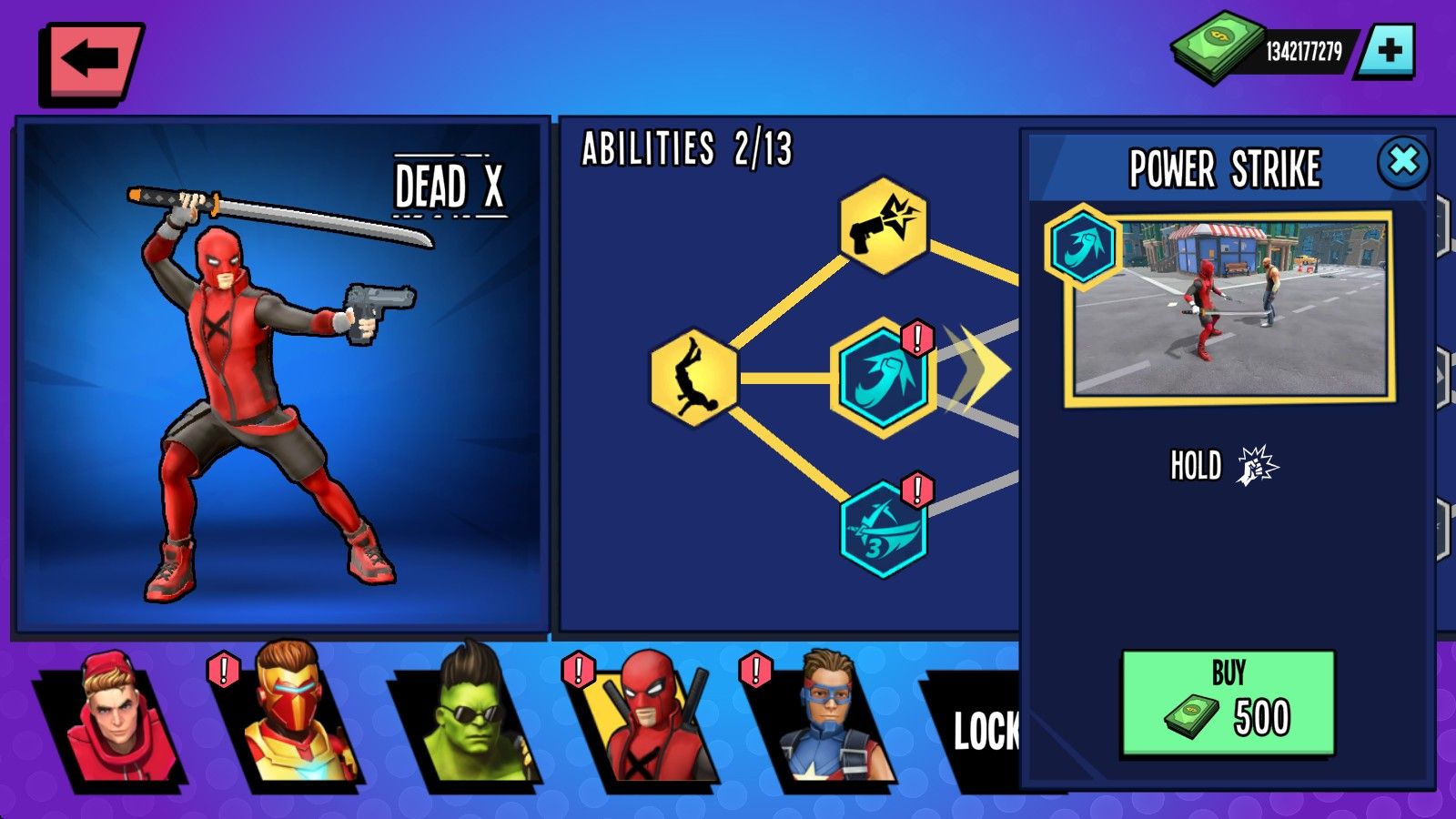Choose the red hoodie hero portrait
This screenshot has height=819, width=1456.
point(111,721)
